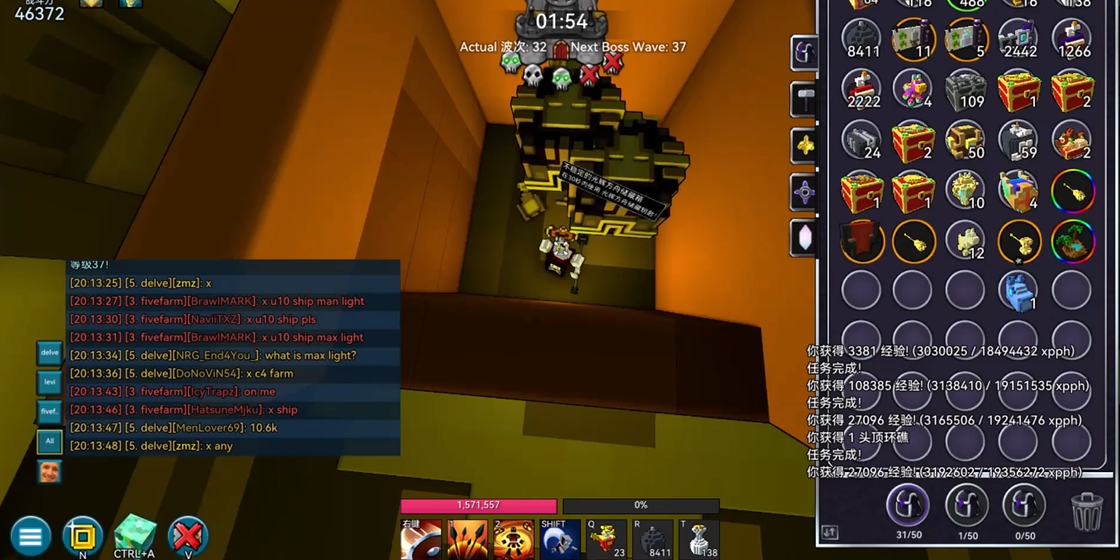
Task: Click the red X icon labeled V
Action: [x=187, y=536]
